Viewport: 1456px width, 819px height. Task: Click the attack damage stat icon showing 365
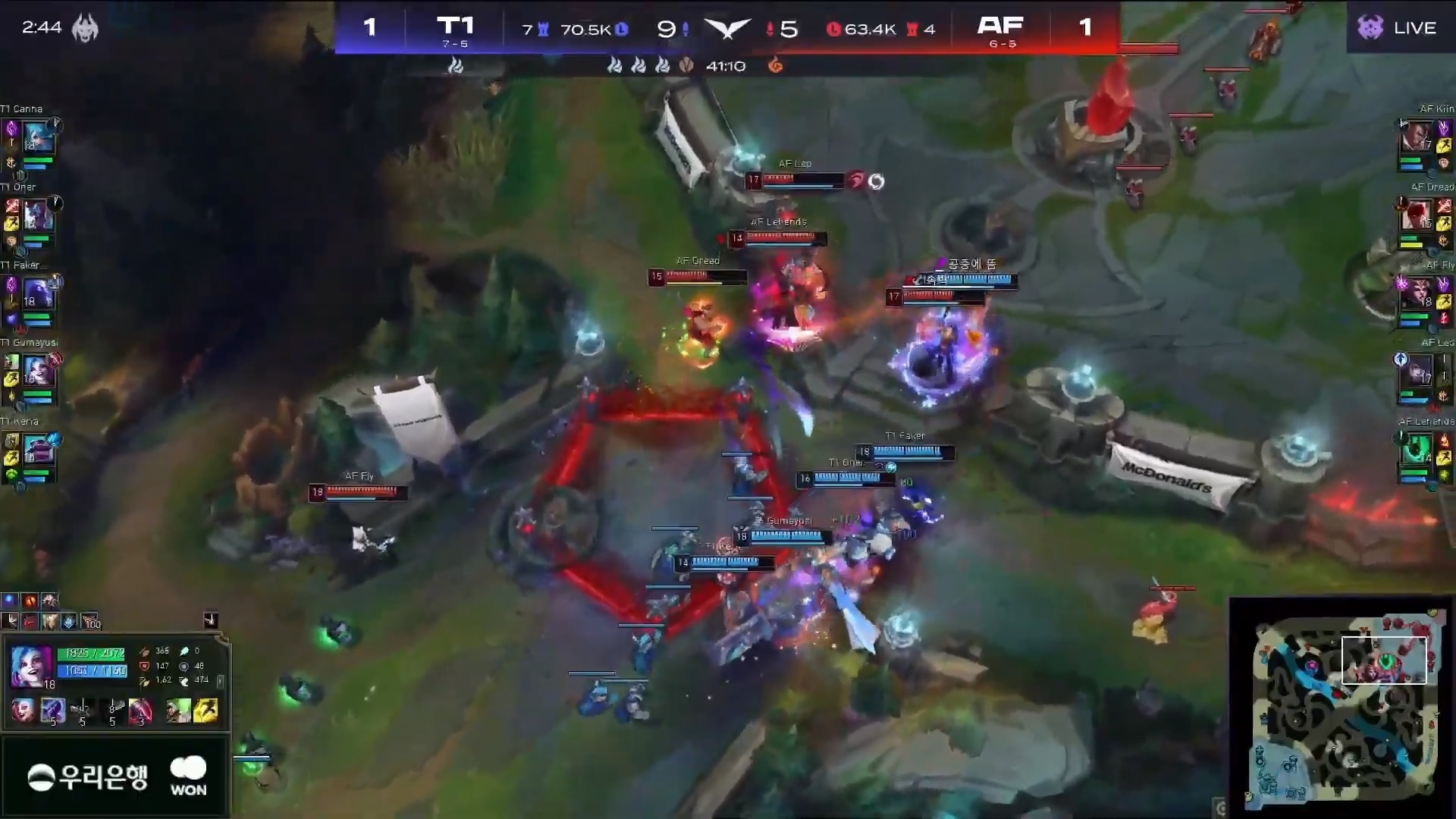[x=146, y=652]
